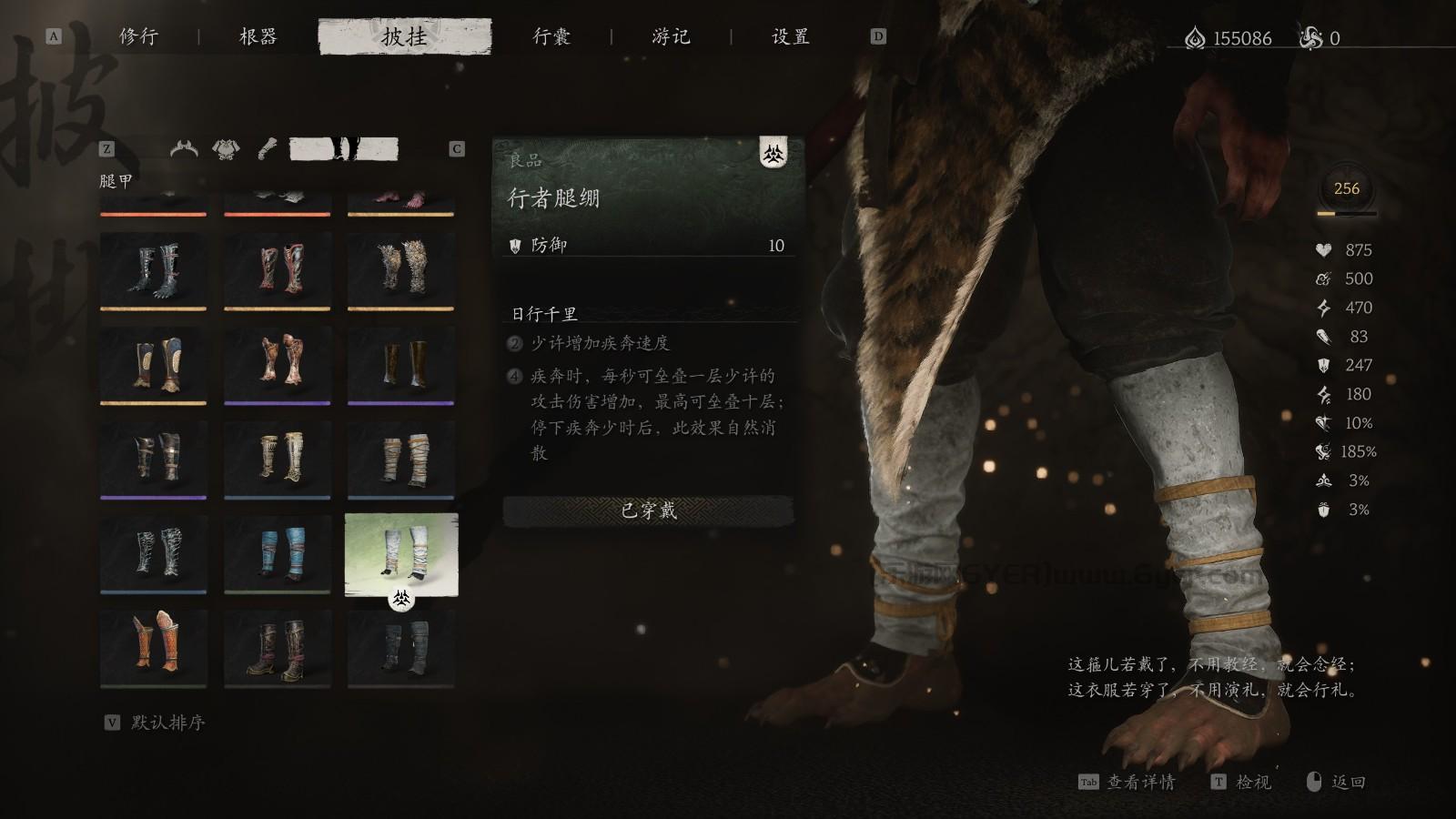Click the health stat heart icon
Image resolution: width=1456 pixels, height=819 pixels.
(1324, 249)
